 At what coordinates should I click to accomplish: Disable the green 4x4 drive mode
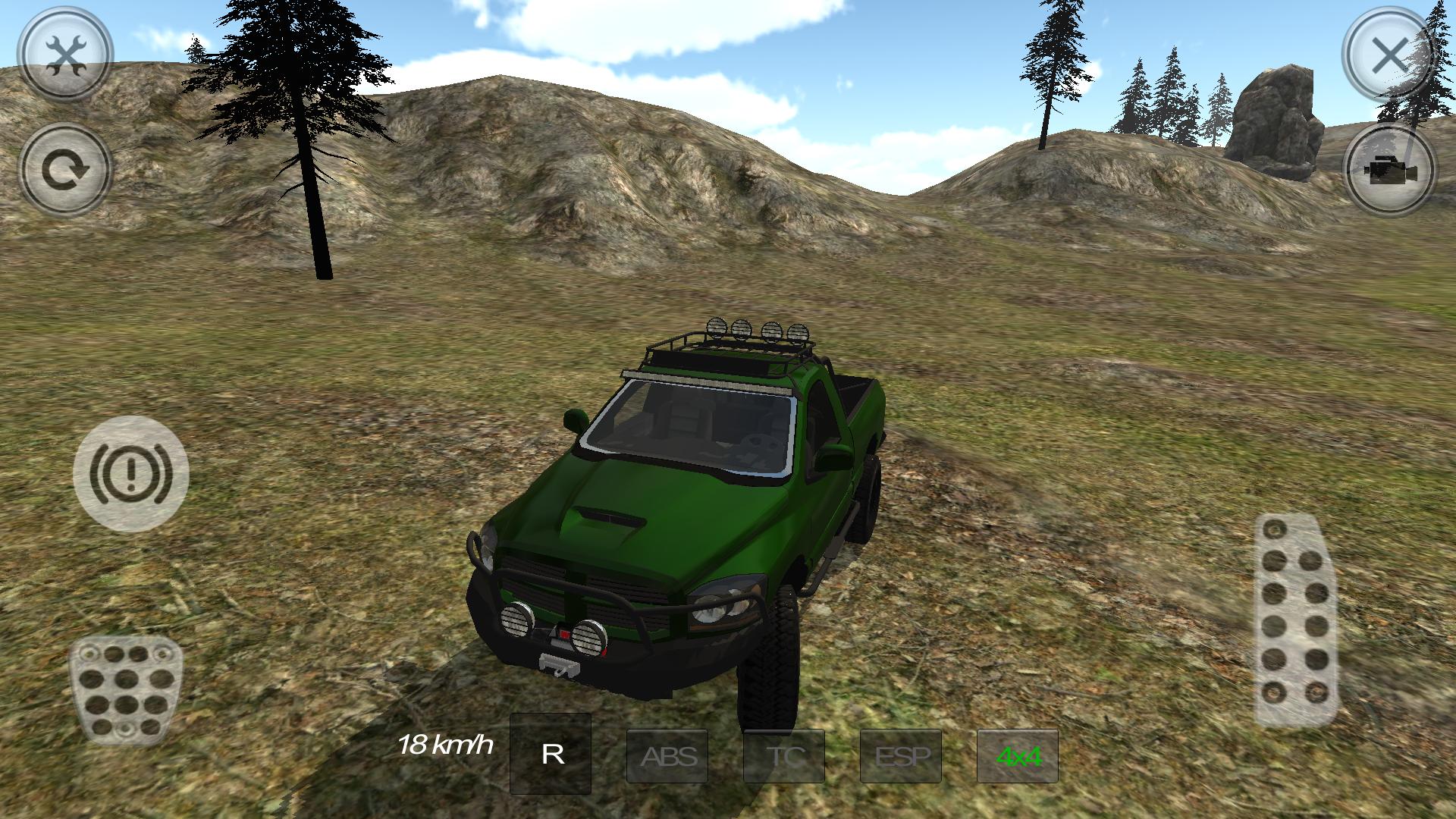pos(1019,756)
